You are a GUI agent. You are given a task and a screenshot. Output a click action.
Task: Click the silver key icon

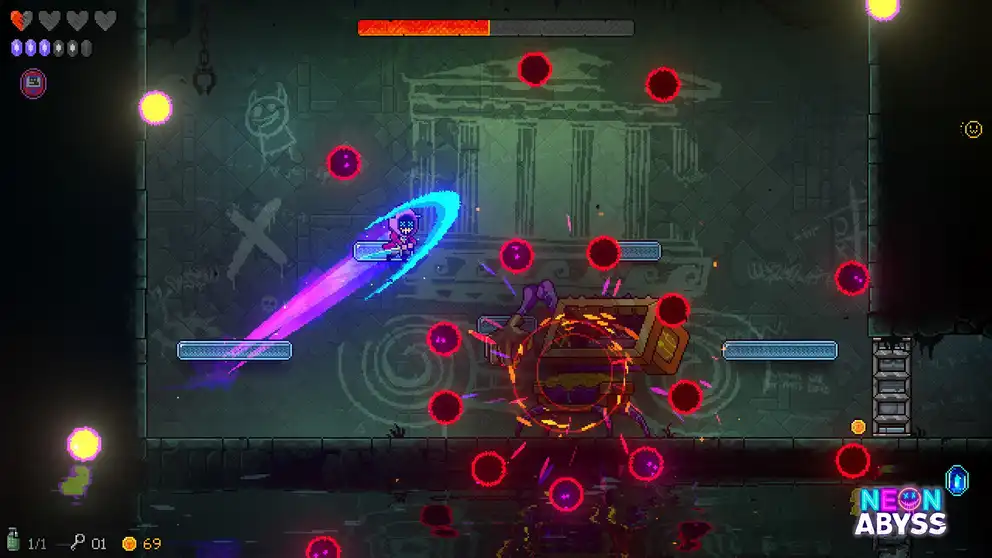click(x=77, y=543)
